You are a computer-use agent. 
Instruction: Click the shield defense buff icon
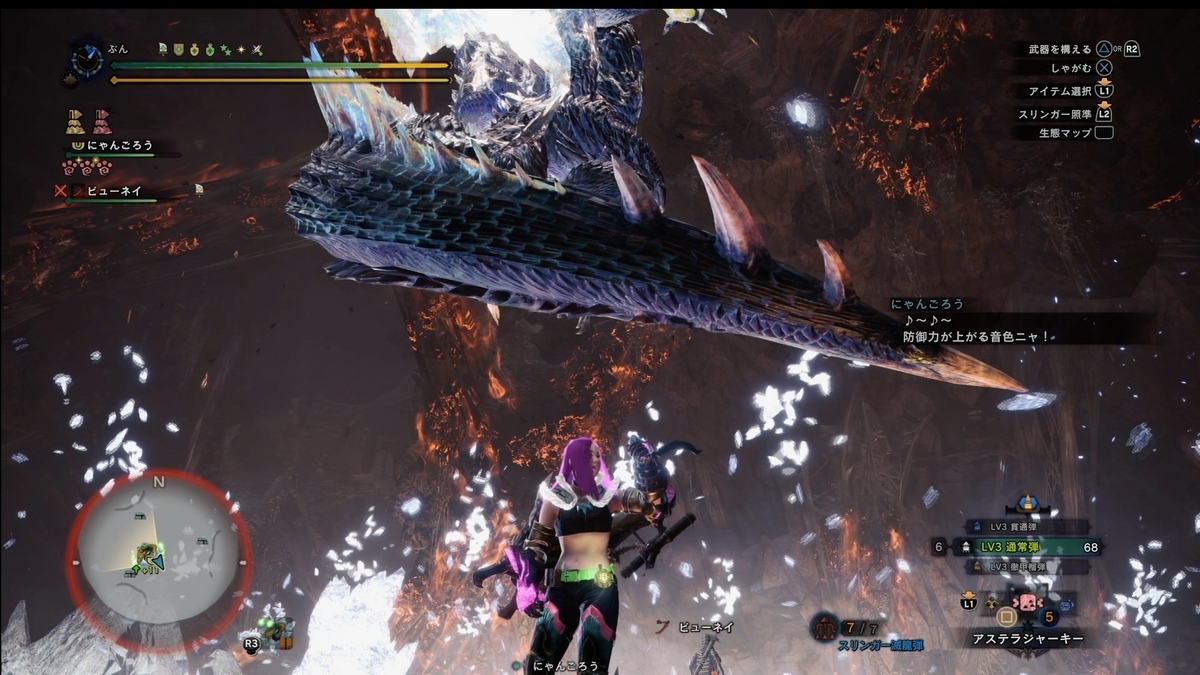(178, 48)
